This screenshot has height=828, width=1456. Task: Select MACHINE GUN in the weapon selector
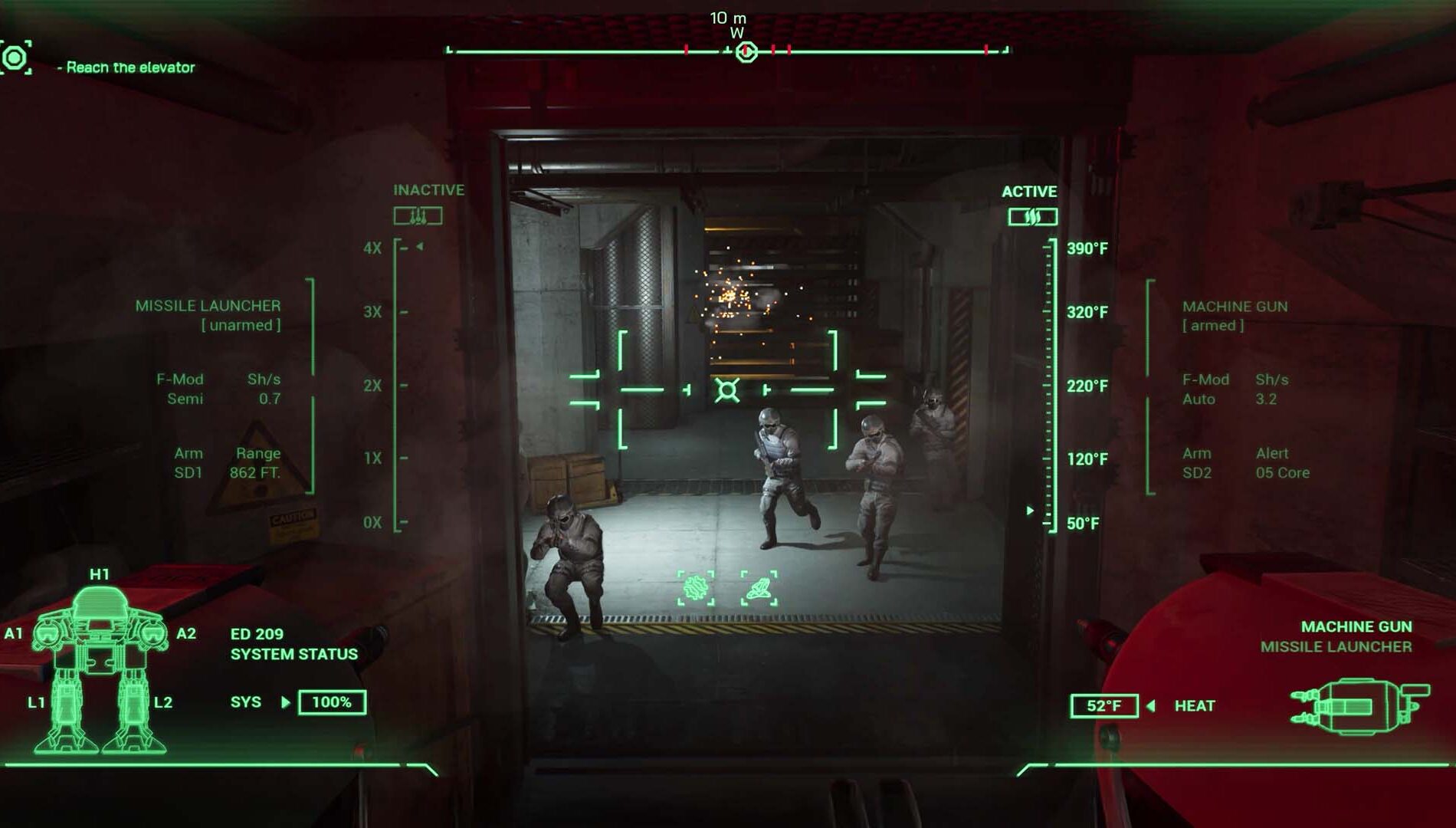click(1356, 626)
